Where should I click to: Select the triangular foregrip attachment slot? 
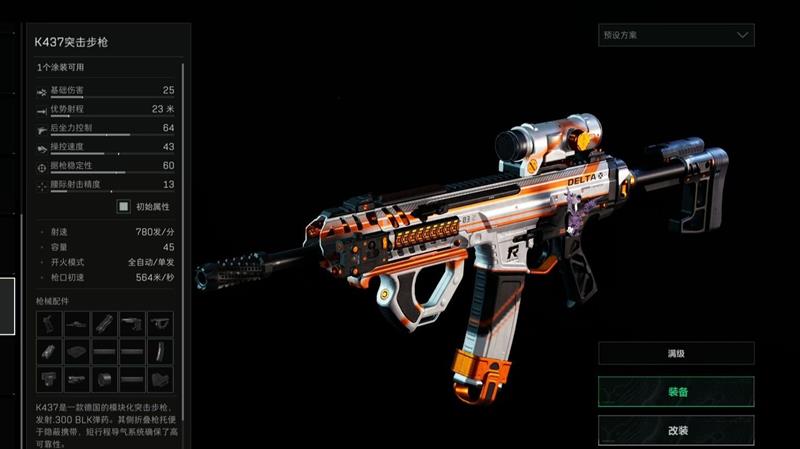click(x=160, y=324)
